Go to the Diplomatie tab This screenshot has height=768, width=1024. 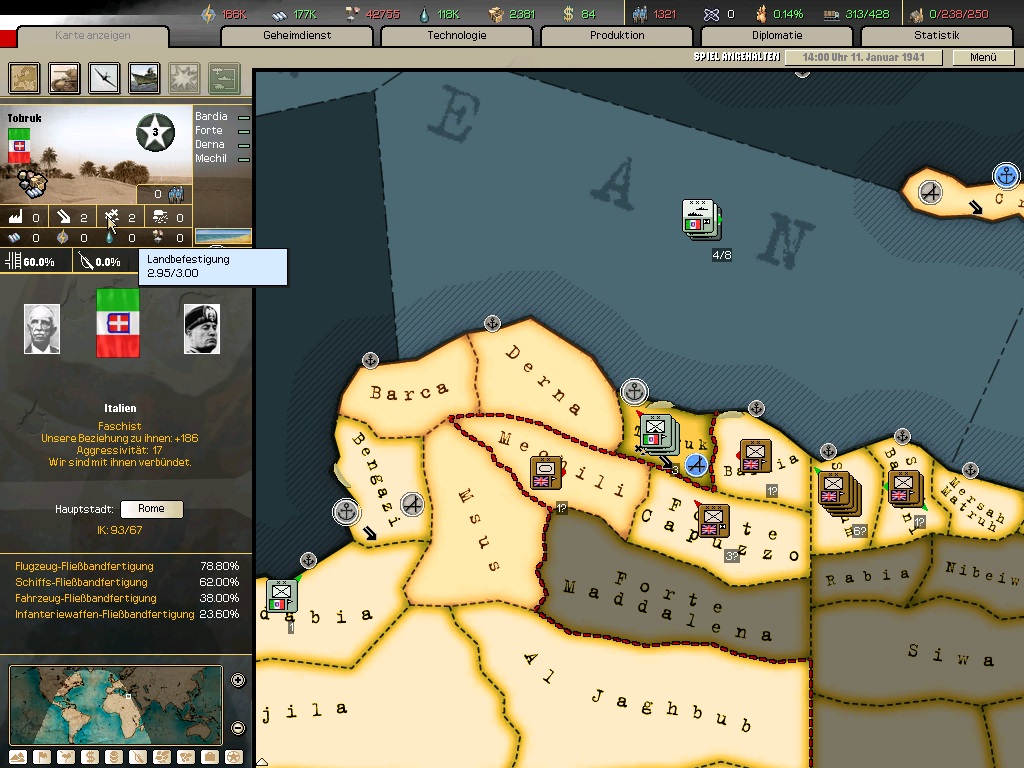[777, 36]
